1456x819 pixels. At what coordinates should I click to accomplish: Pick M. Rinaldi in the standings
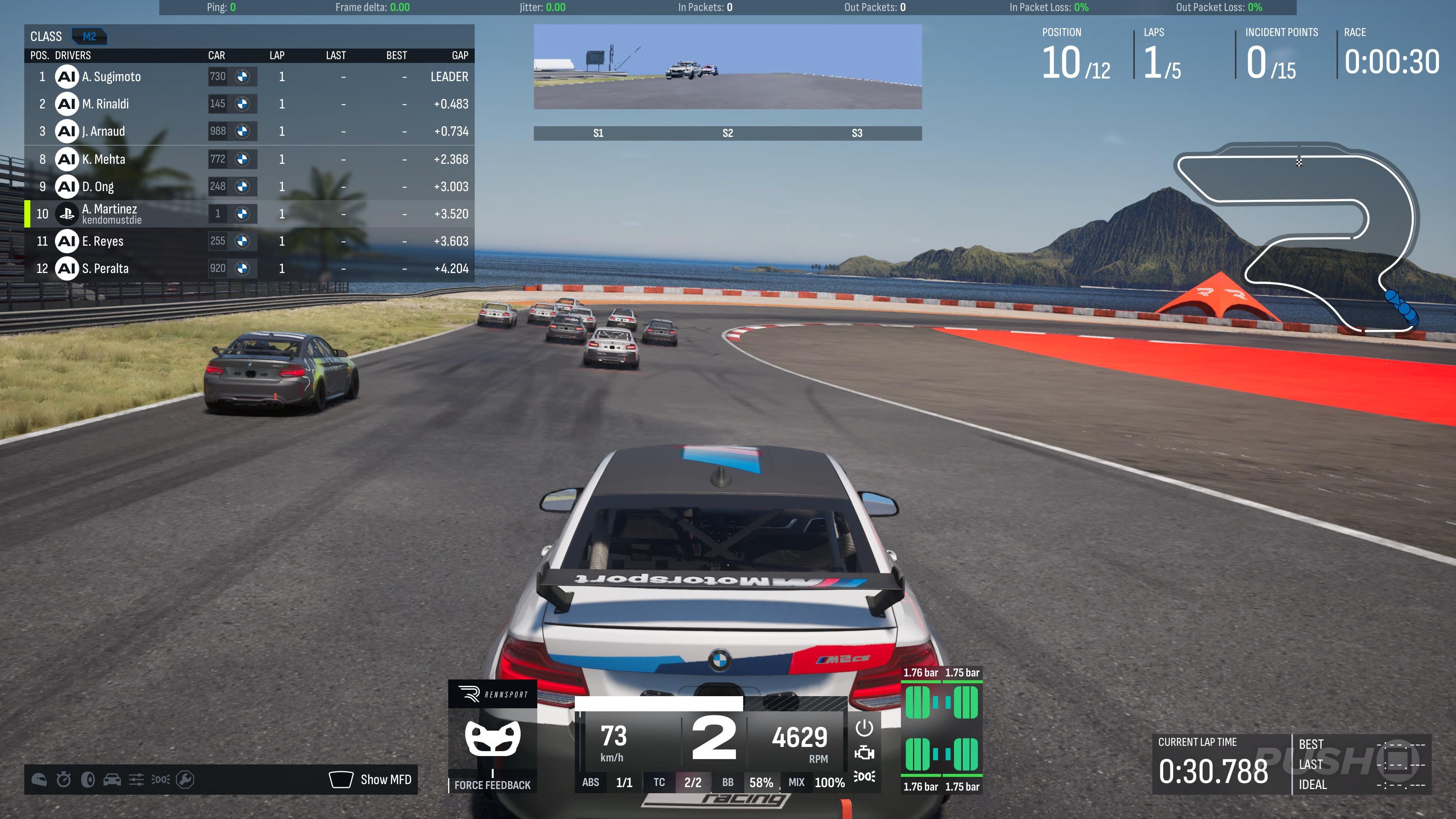[x=249, y=104]
